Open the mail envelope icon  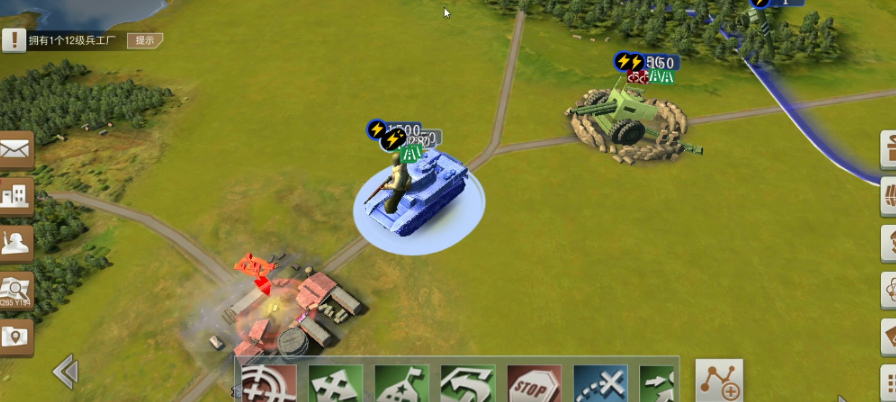(17, 150)
